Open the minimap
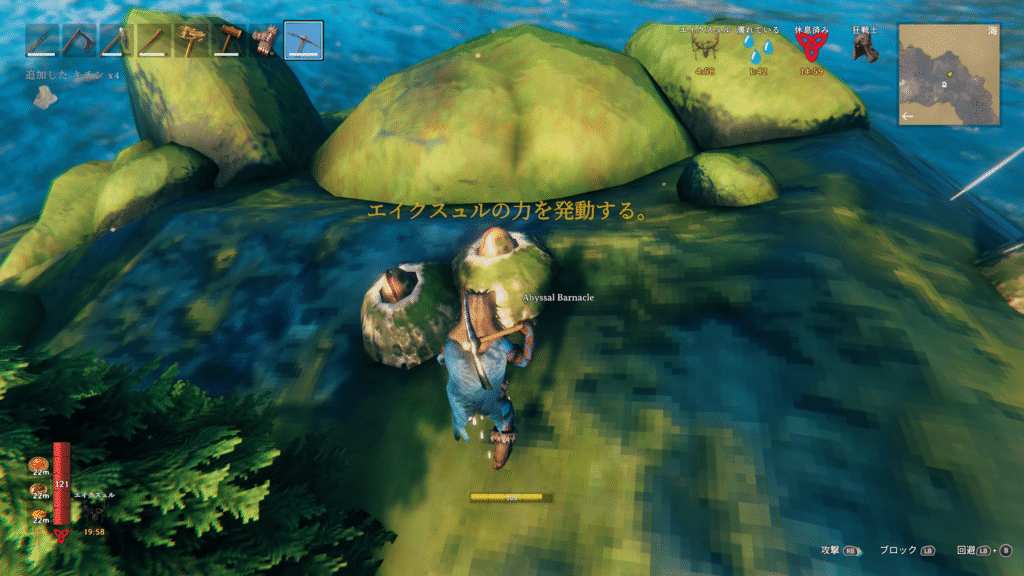This screenshot has width=1024, height=576. [948, 73]
